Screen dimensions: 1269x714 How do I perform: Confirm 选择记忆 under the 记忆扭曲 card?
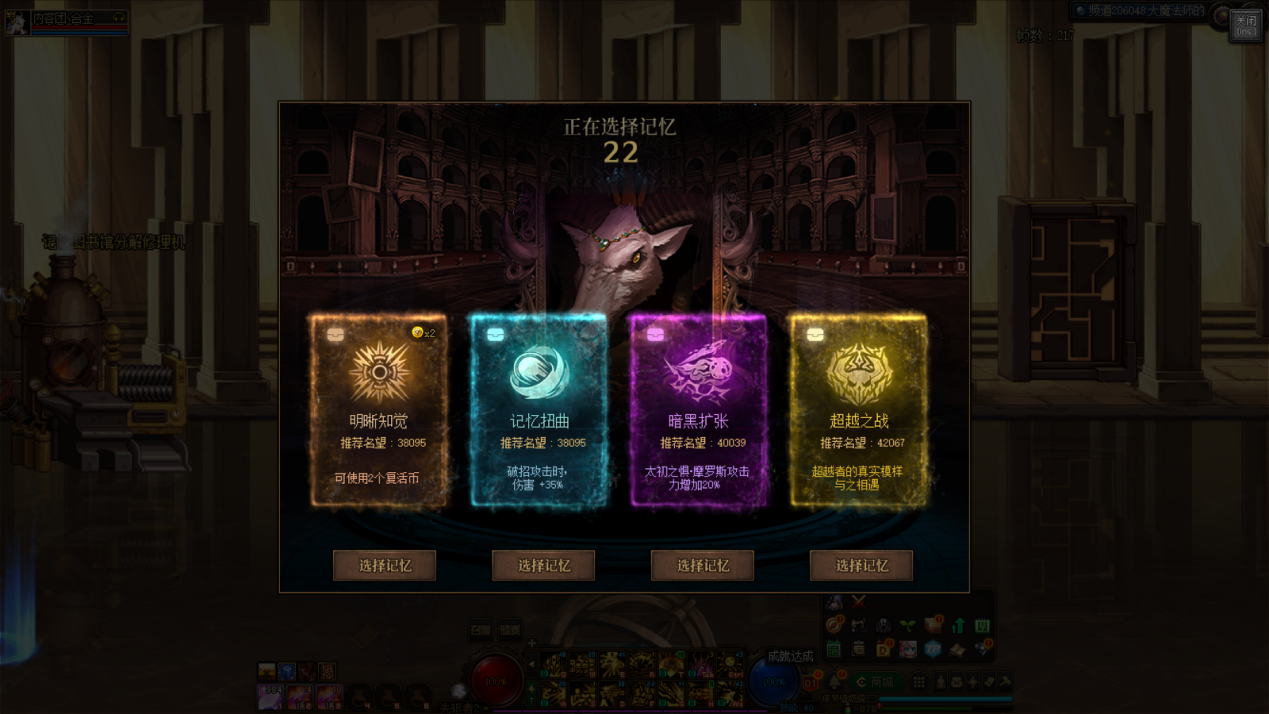(x=544, y=565)
